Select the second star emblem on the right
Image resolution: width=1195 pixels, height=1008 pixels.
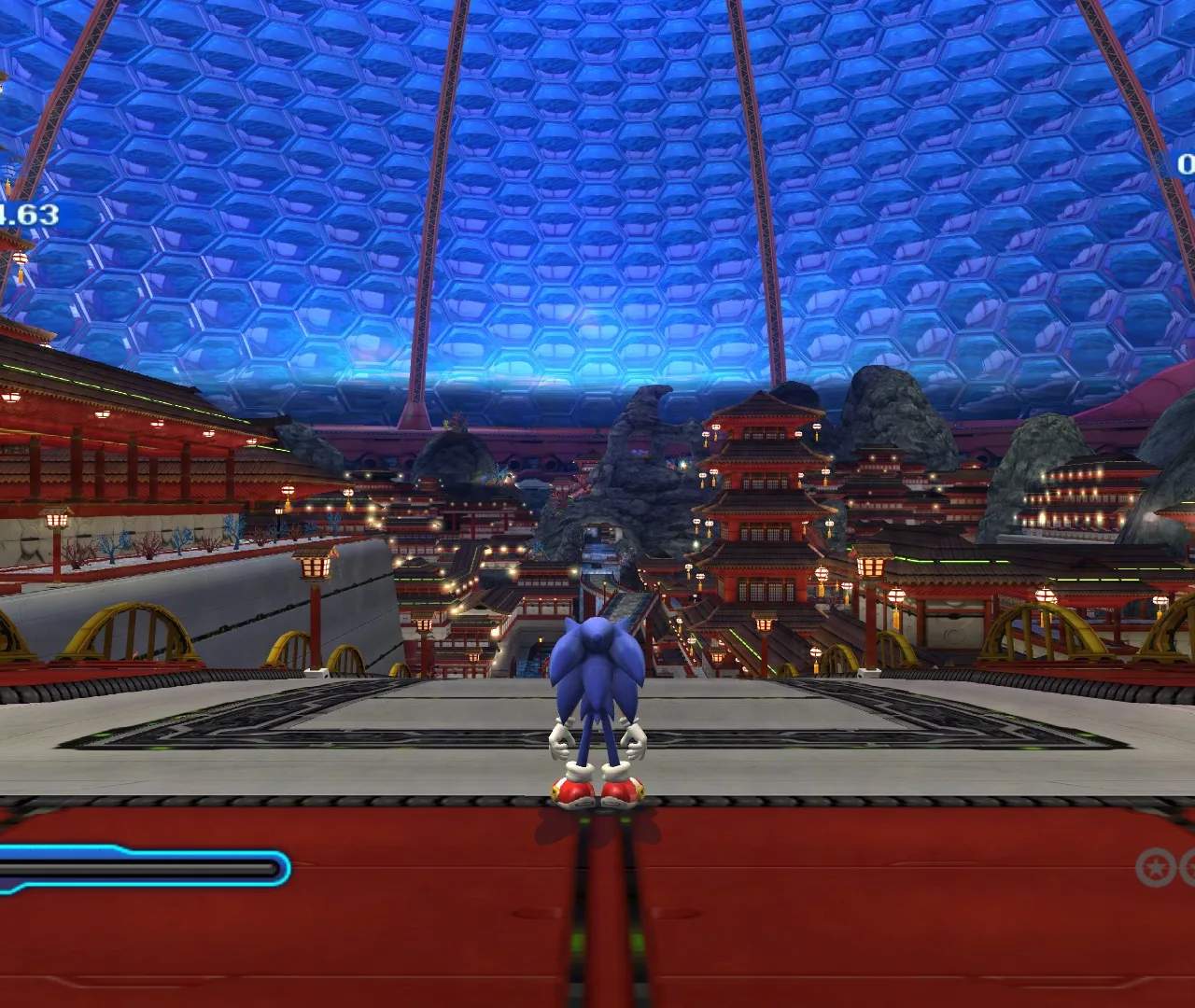[1188, 867]
